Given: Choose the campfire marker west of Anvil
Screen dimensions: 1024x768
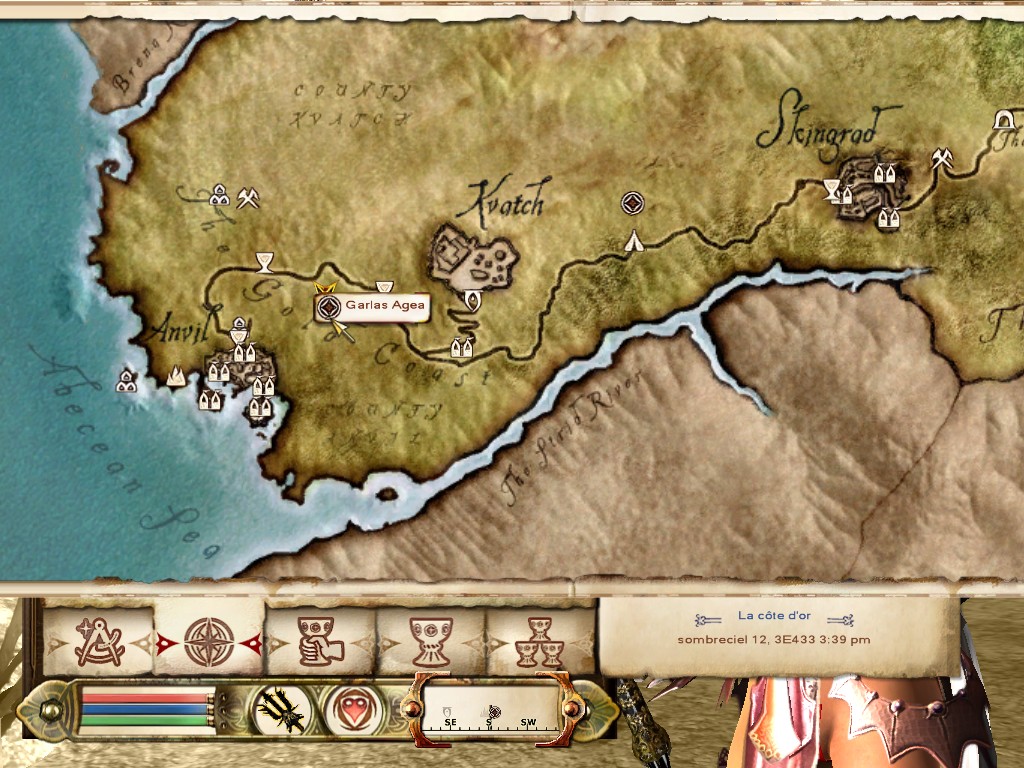Looking at the screenshot, I should tap(176, 377).
